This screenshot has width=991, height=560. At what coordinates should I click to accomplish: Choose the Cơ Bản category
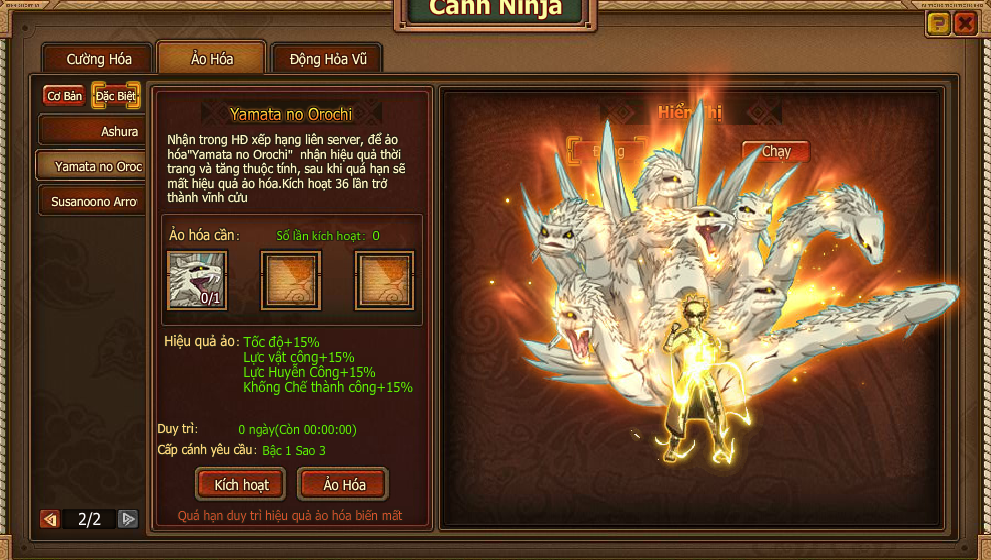[x=64, y=96]
